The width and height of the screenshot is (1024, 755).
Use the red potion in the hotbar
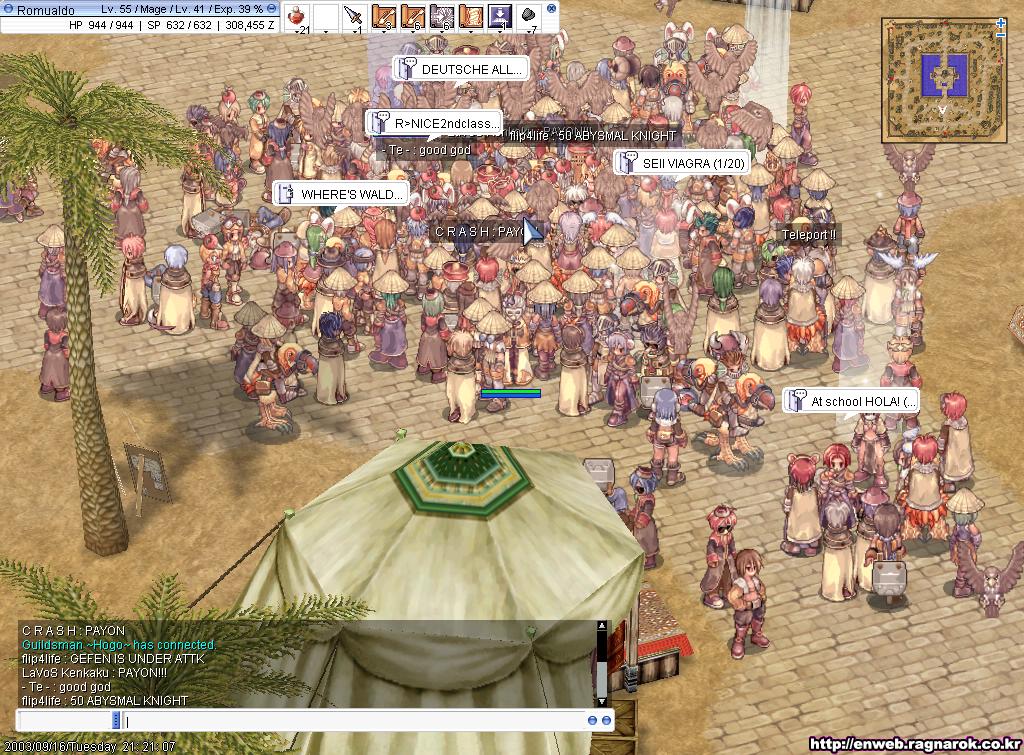(298, 16)
